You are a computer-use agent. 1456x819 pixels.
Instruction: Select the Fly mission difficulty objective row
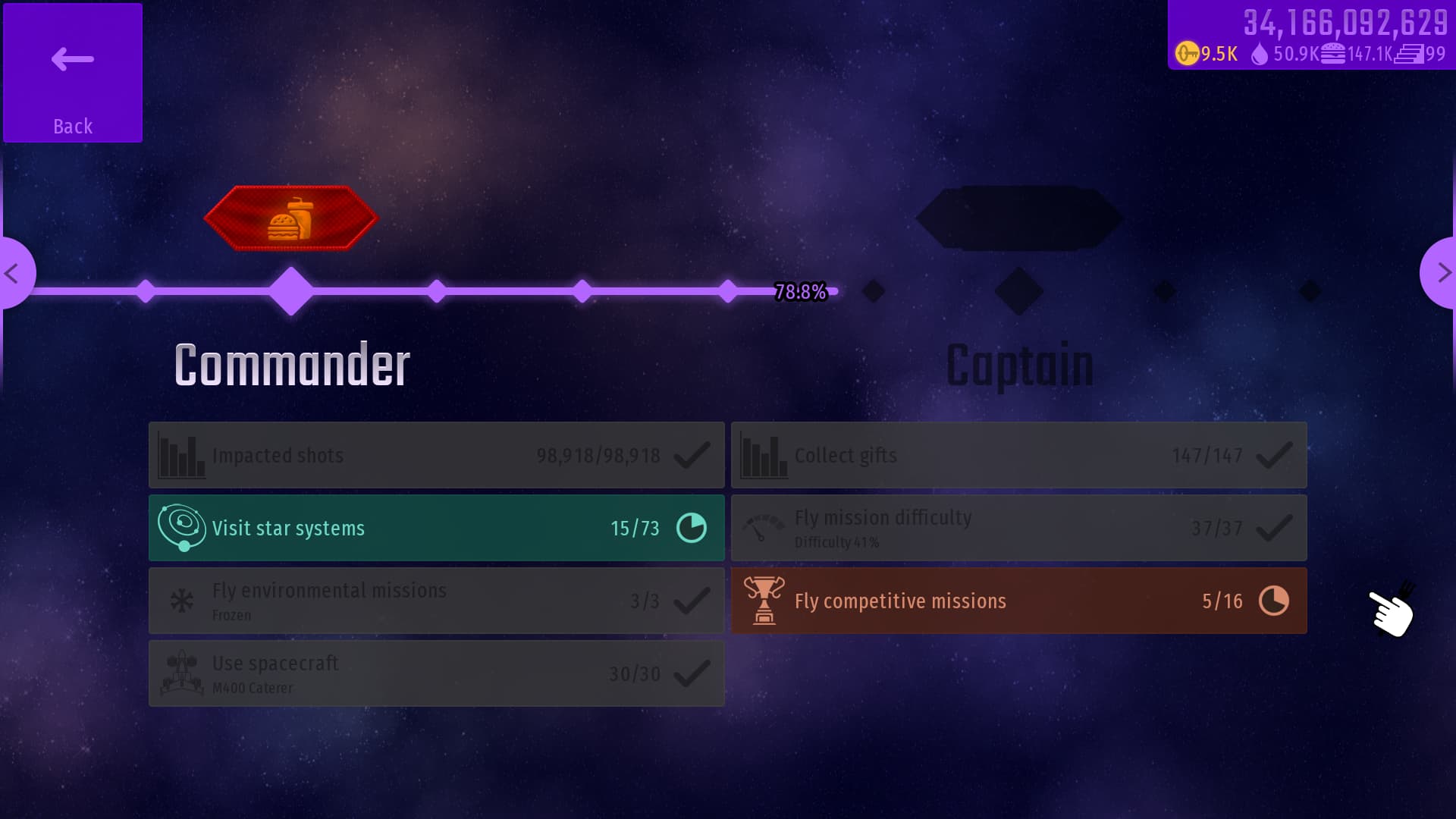tap(1018, 528)
